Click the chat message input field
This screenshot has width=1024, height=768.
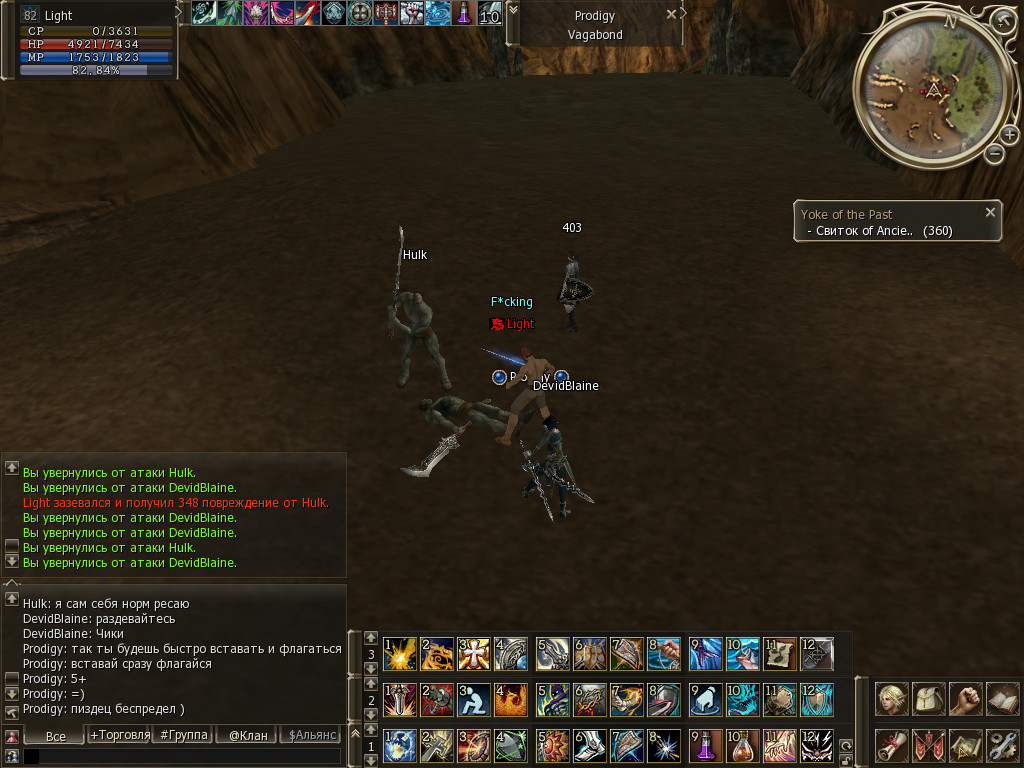(x=180, y=757)
